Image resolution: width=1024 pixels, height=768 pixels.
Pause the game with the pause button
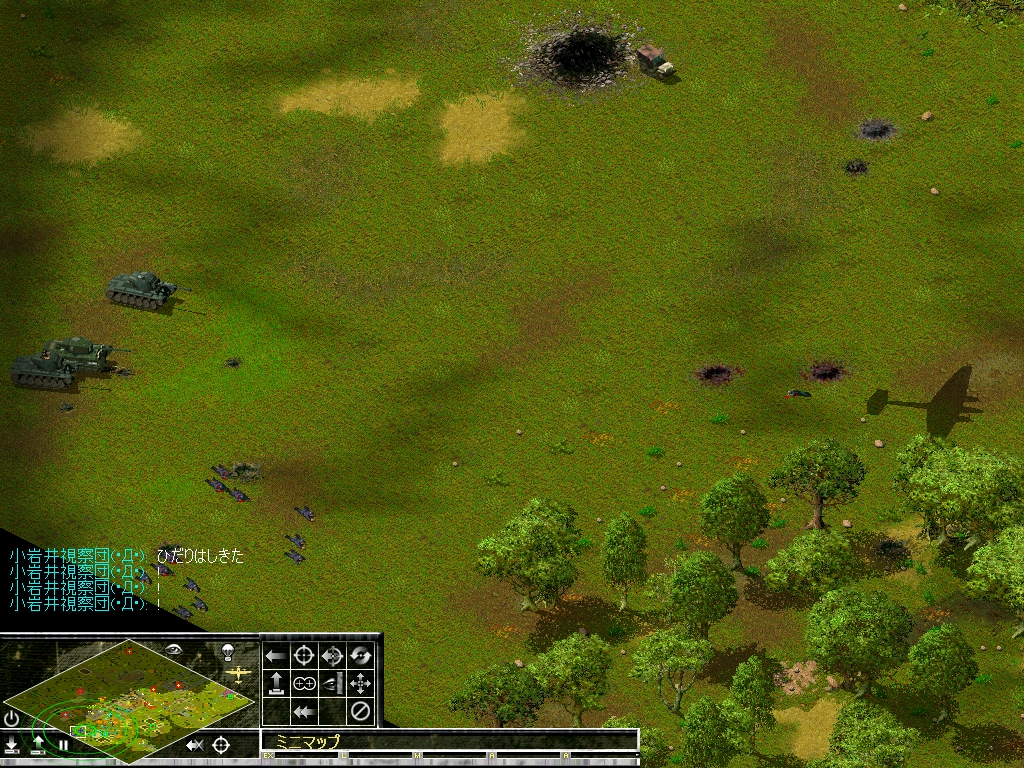(x=62, y=745)
